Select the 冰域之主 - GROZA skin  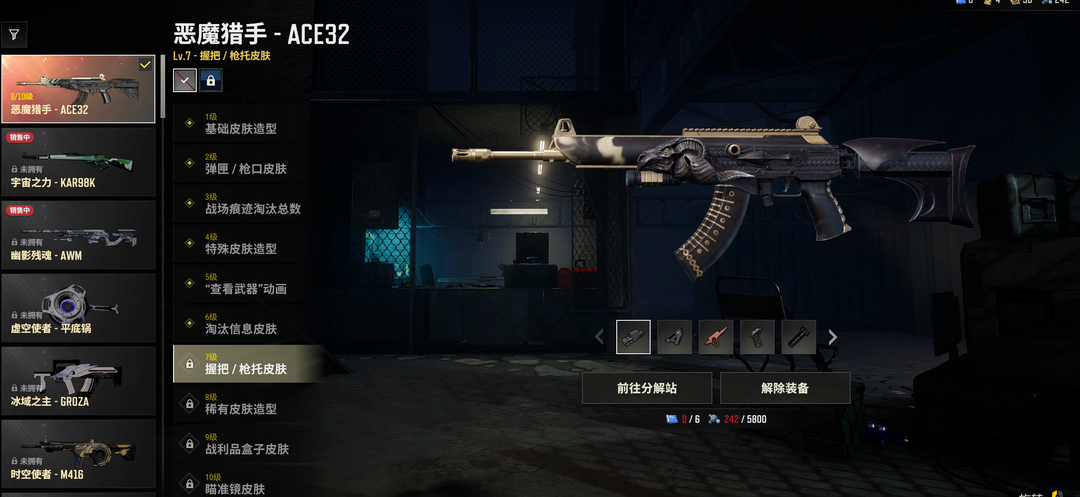(78, 381)
